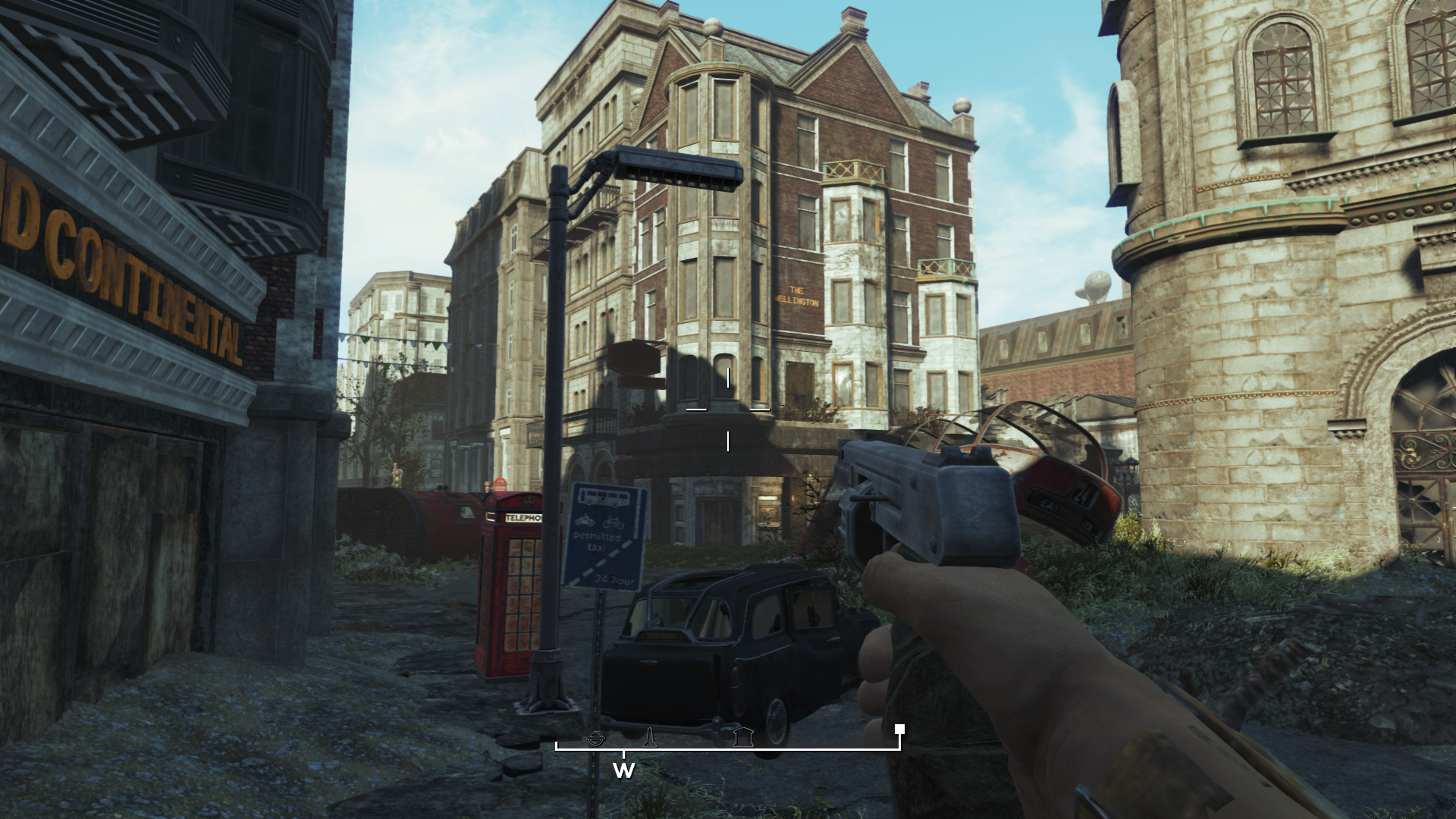The height and width of the screenshot is (819, 1456).
Task: Select the white square quest marker
Action: pos(899,730)
